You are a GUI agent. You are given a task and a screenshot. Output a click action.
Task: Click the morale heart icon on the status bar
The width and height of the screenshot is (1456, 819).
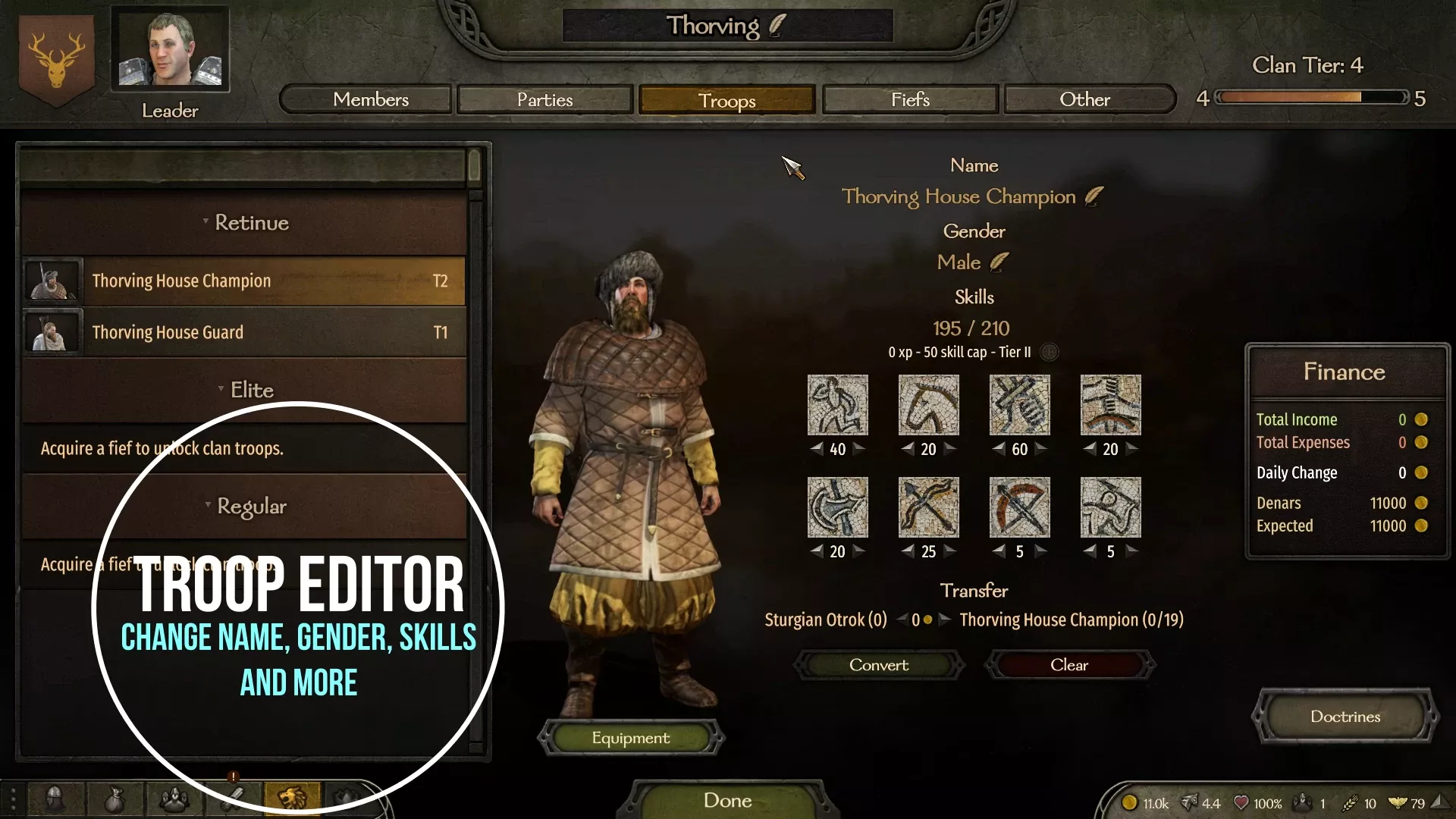coord(1241,802)
